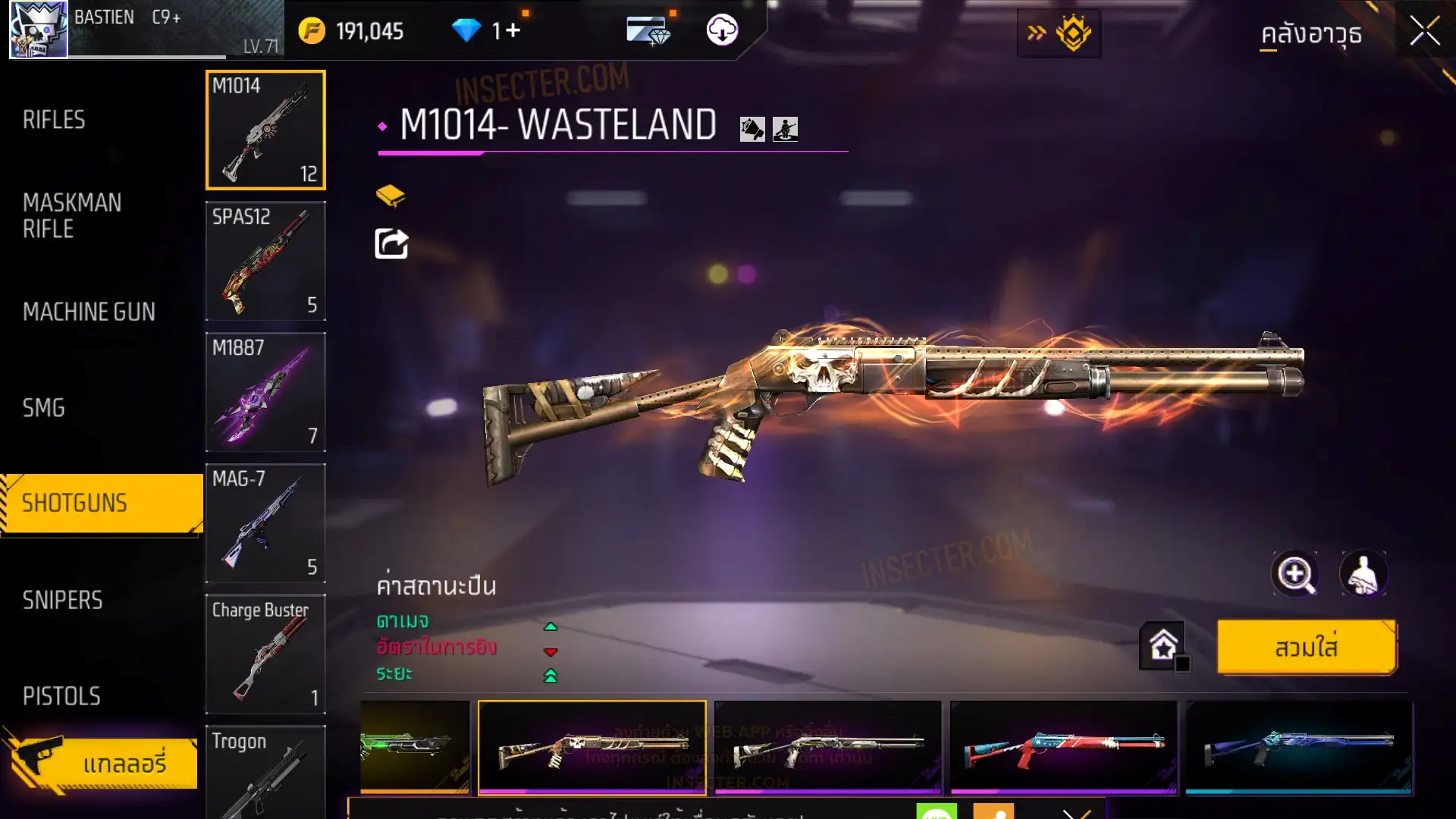Pick the M1887 weapon tile
1456x819 pixels.
(265, 392)
